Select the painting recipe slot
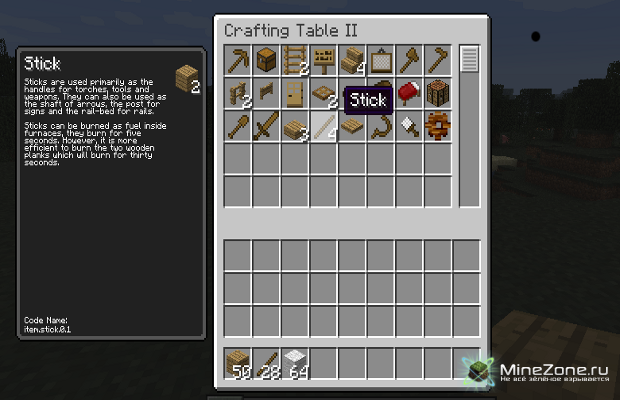This screenshot has height=400, width=620. (381, 61)
